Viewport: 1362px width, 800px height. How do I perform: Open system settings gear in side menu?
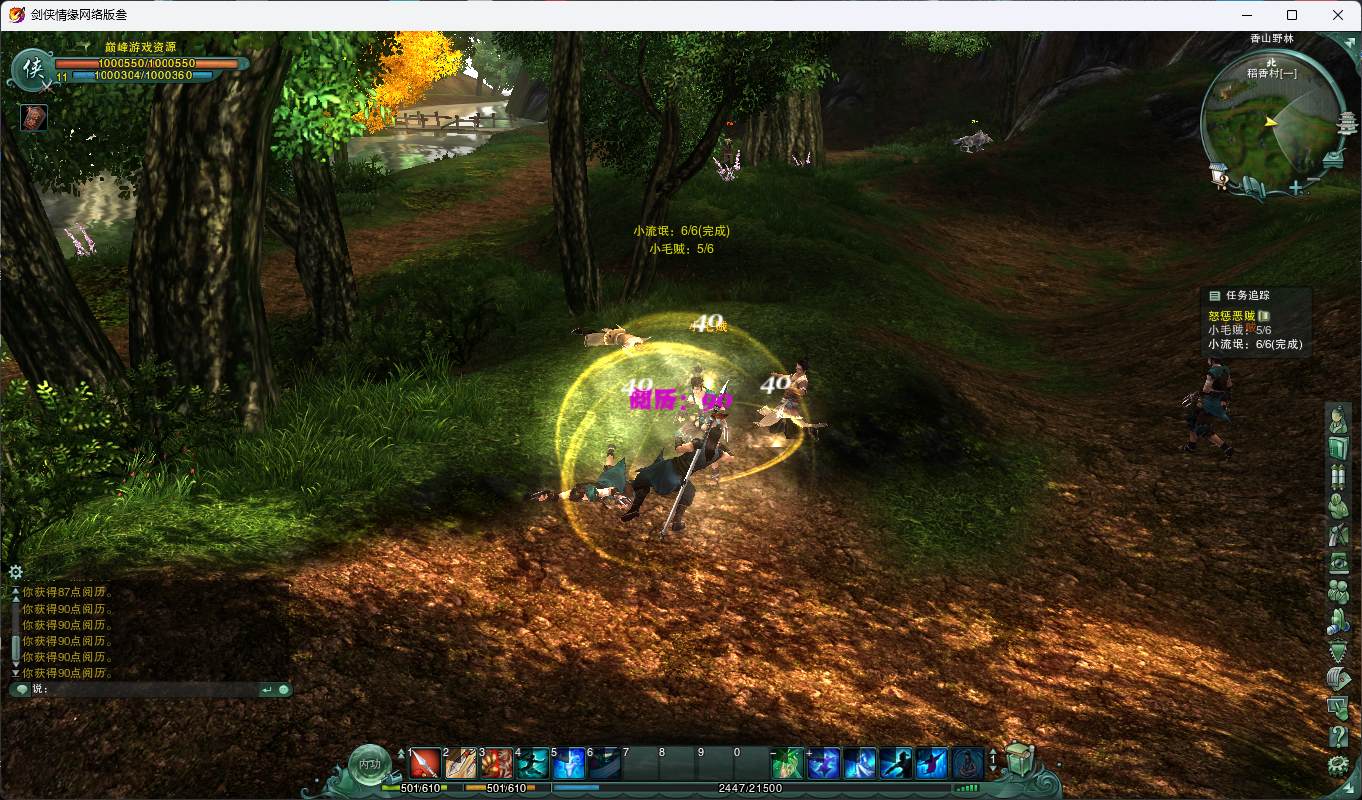1338,766
